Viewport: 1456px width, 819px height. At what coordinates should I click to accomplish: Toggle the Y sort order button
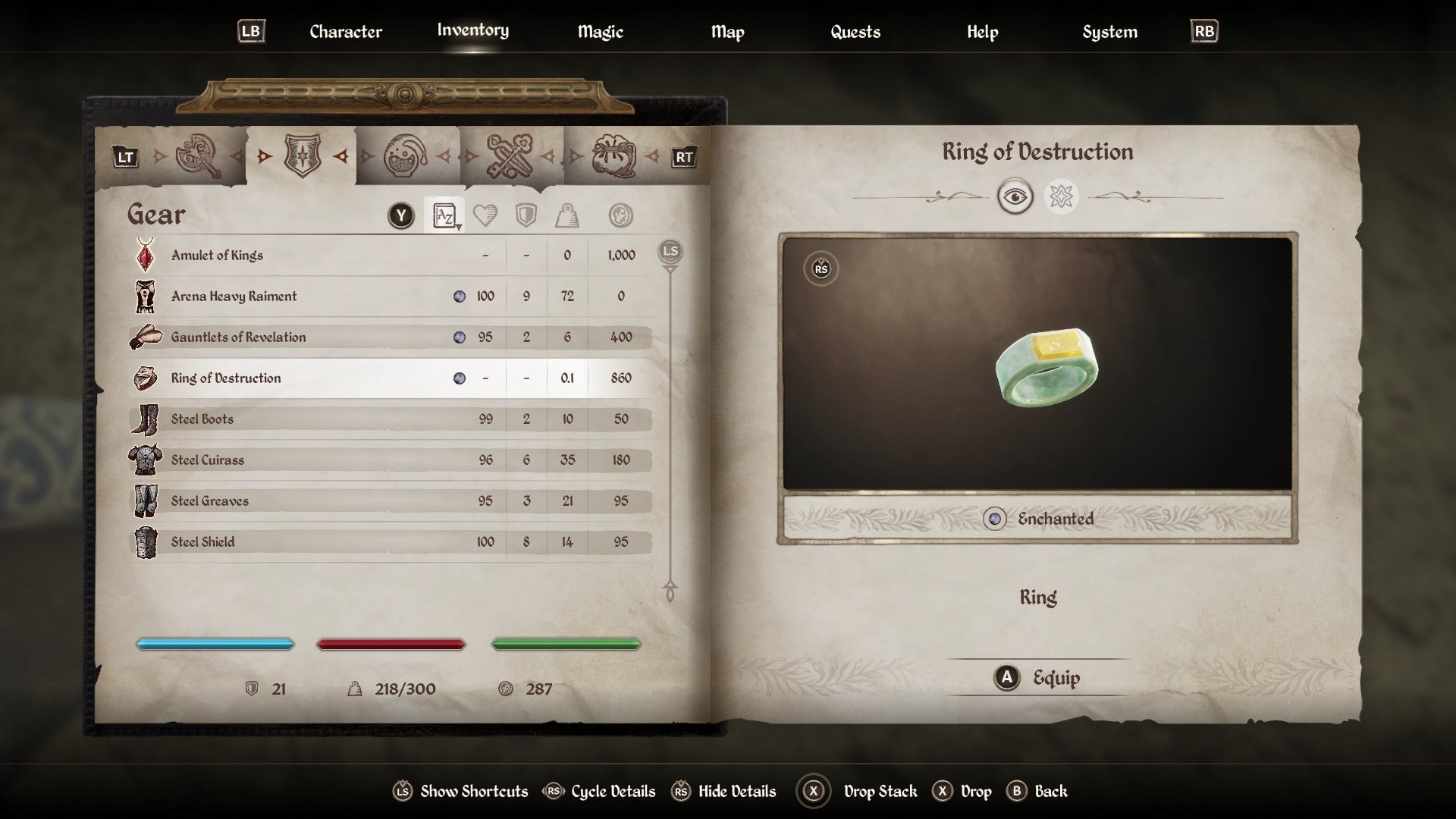point(399,215)
